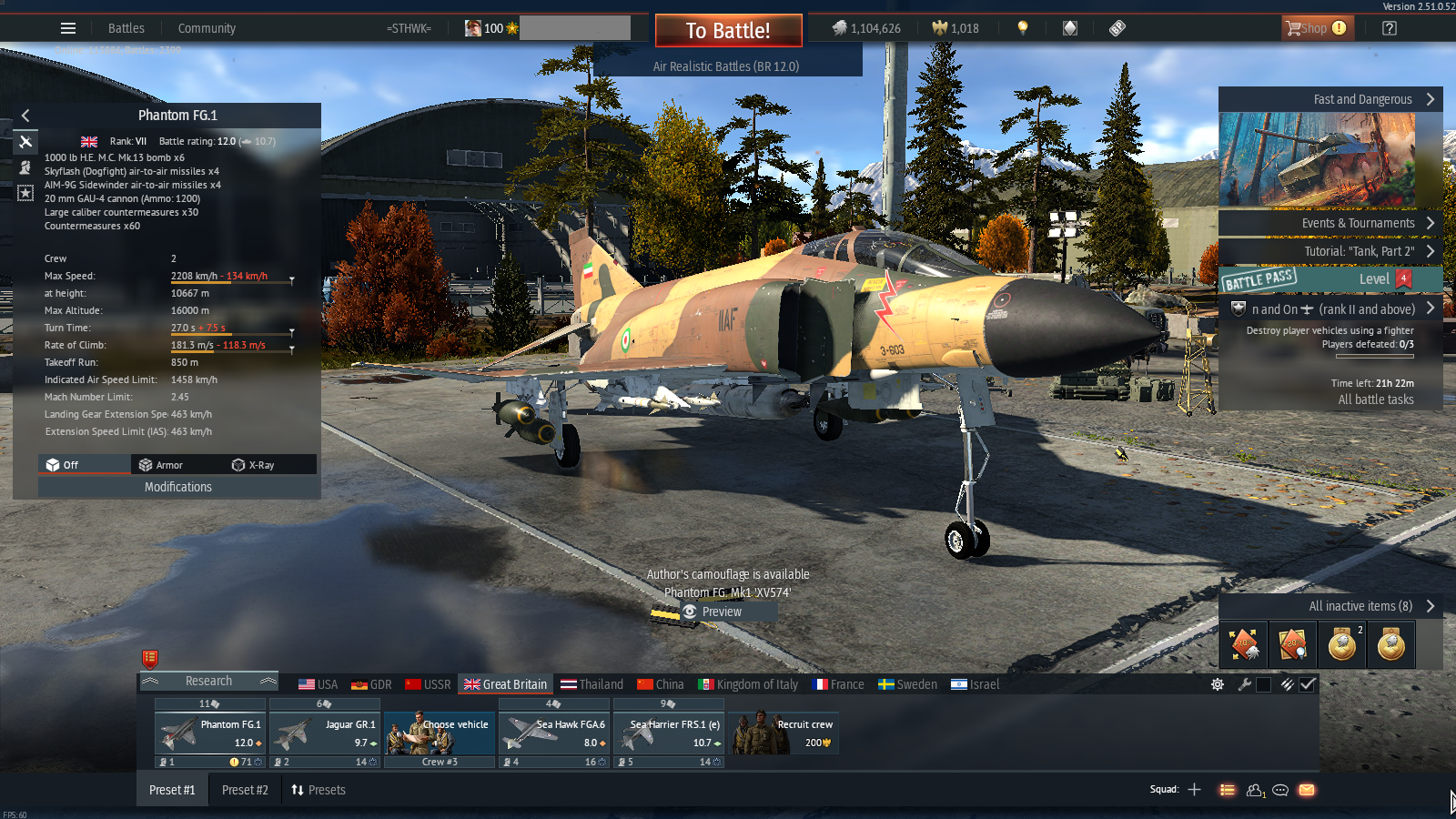Open the Presets list
1456x819 pixels.
click(x=318, y=790)
